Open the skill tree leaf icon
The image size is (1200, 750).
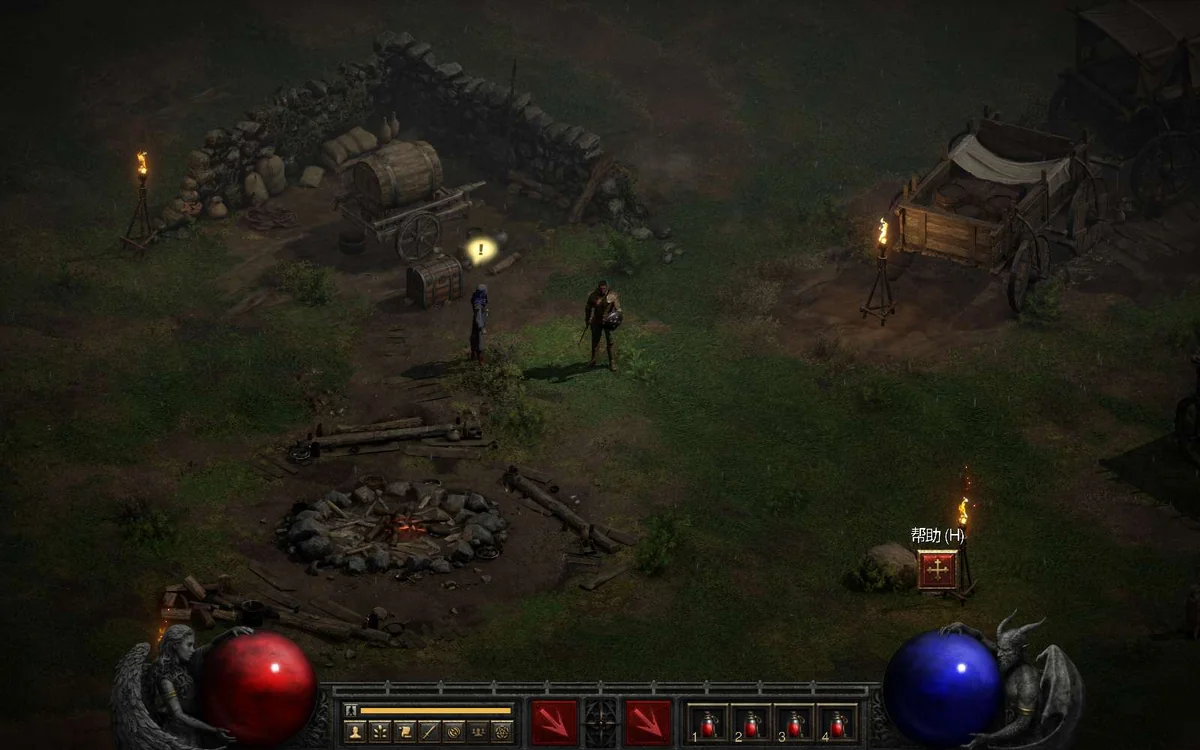point(380,731)
